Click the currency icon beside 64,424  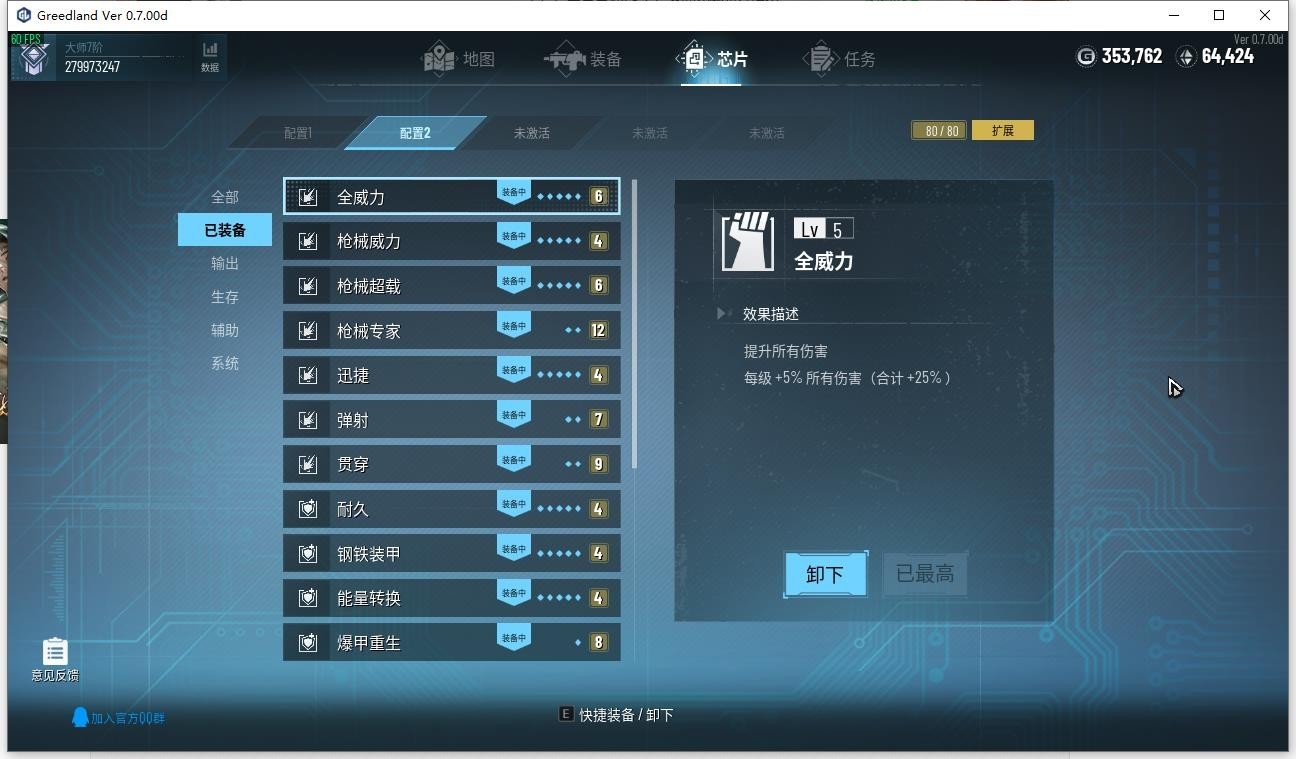tap(1186, 57)
